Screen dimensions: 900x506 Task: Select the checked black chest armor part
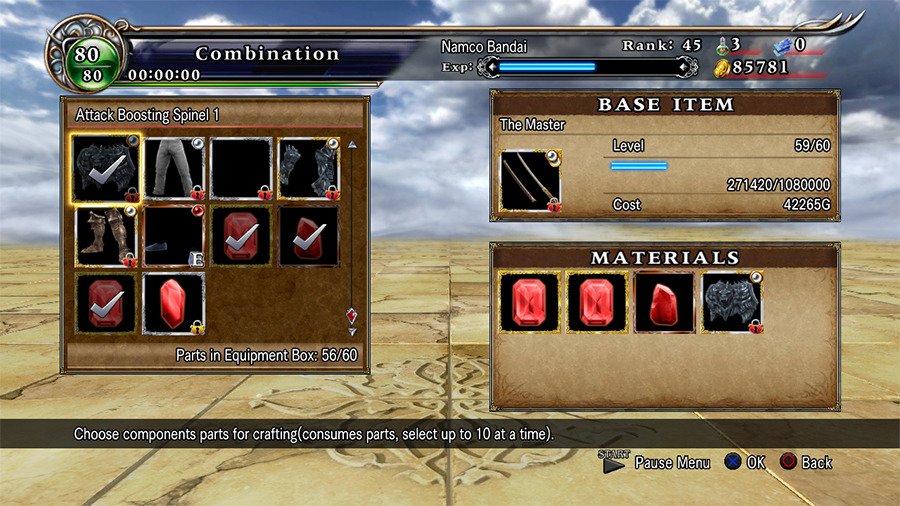point(106,168)
